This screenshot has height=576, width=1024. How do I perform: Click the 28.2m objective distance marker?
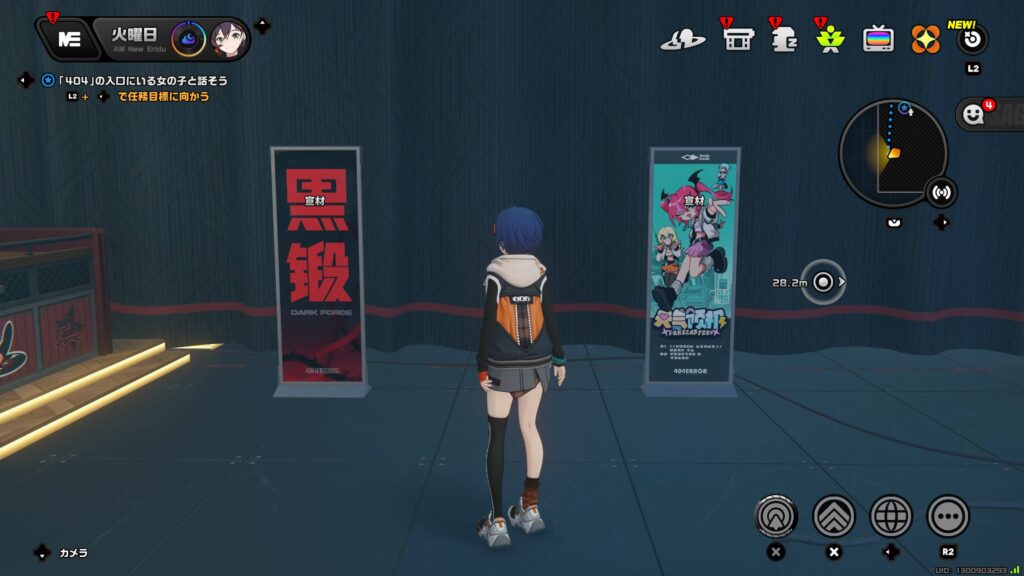click(x=823, y=282)
